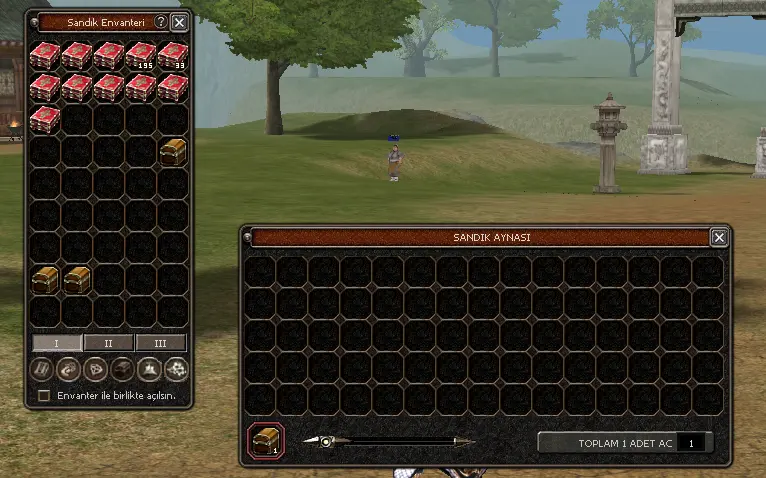Switch to inventory page III

[x=160, y=343]
